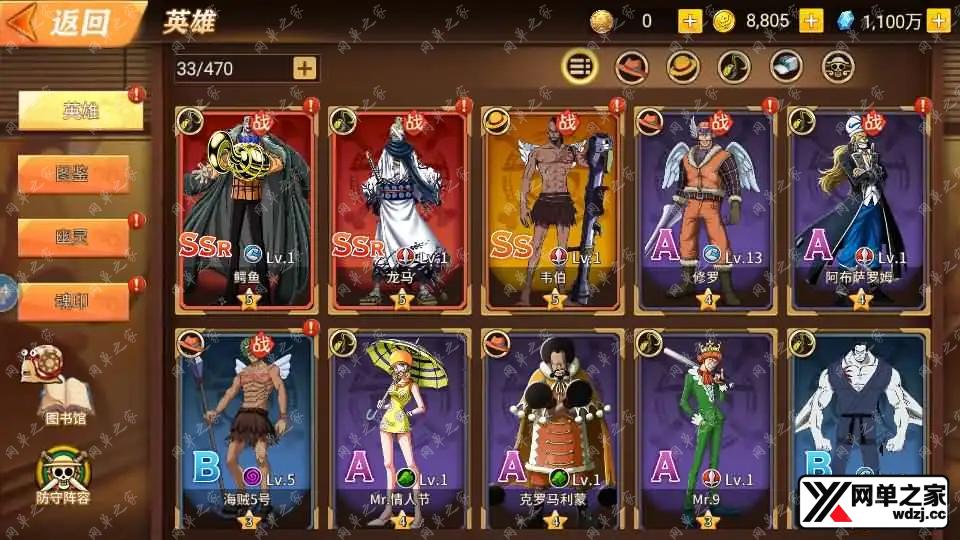Select the 英雄 heroes tab

[80, 111]
